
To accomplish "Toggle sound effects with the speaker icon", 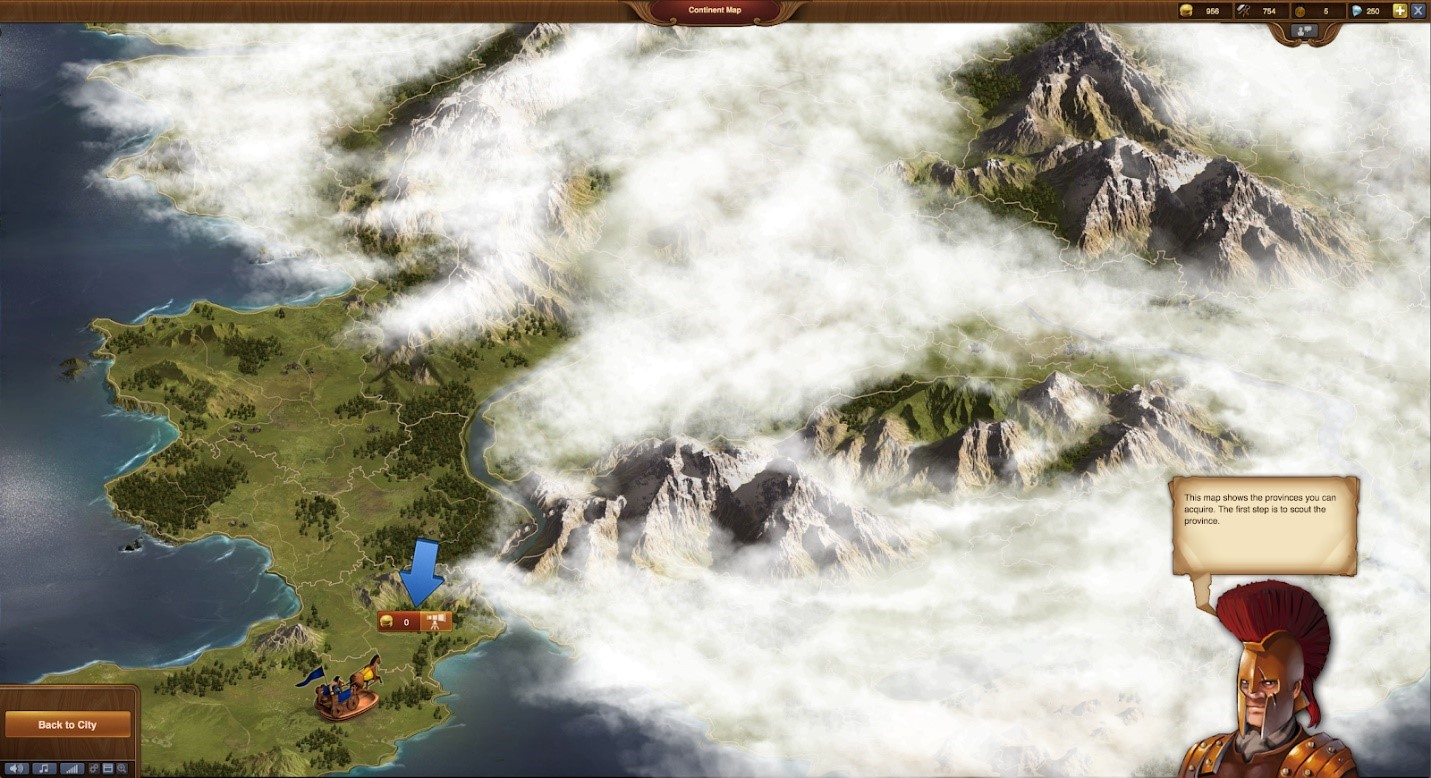I will [x=16, y=768].
